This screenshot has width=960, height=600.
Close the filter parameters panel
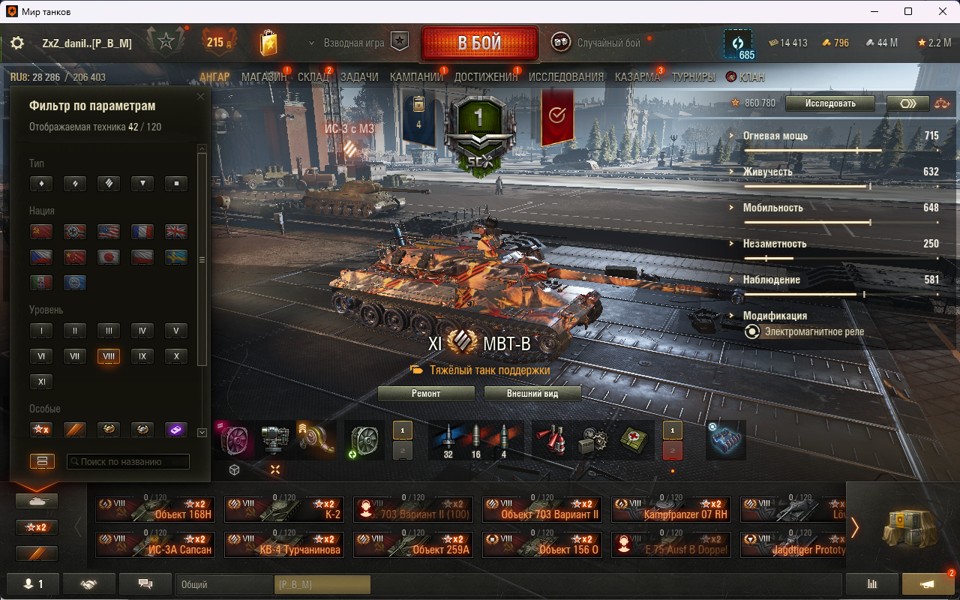pos(200,97)
